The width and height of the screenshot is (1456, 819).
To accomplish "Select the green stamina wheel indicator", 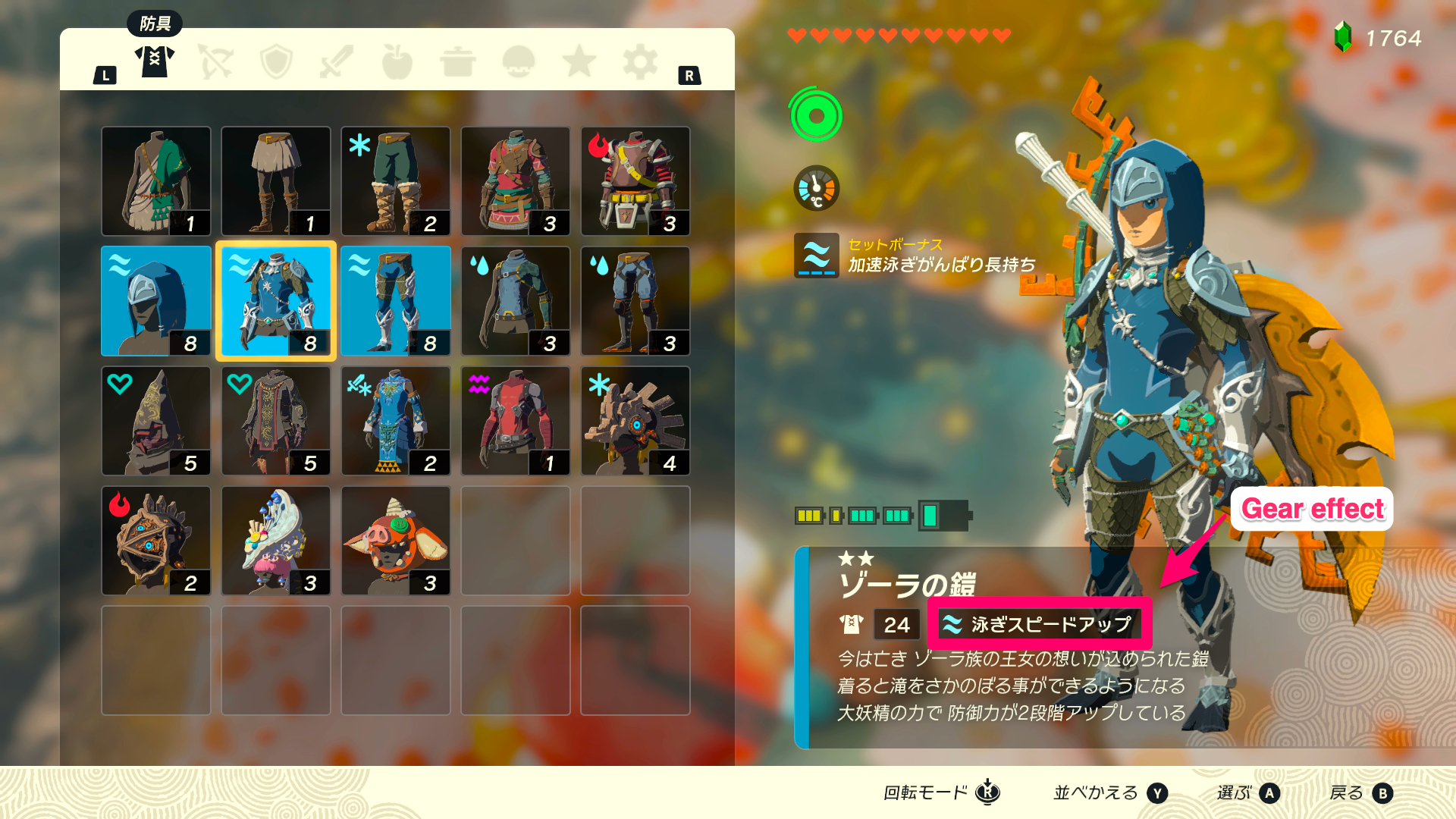I will 816,116.
